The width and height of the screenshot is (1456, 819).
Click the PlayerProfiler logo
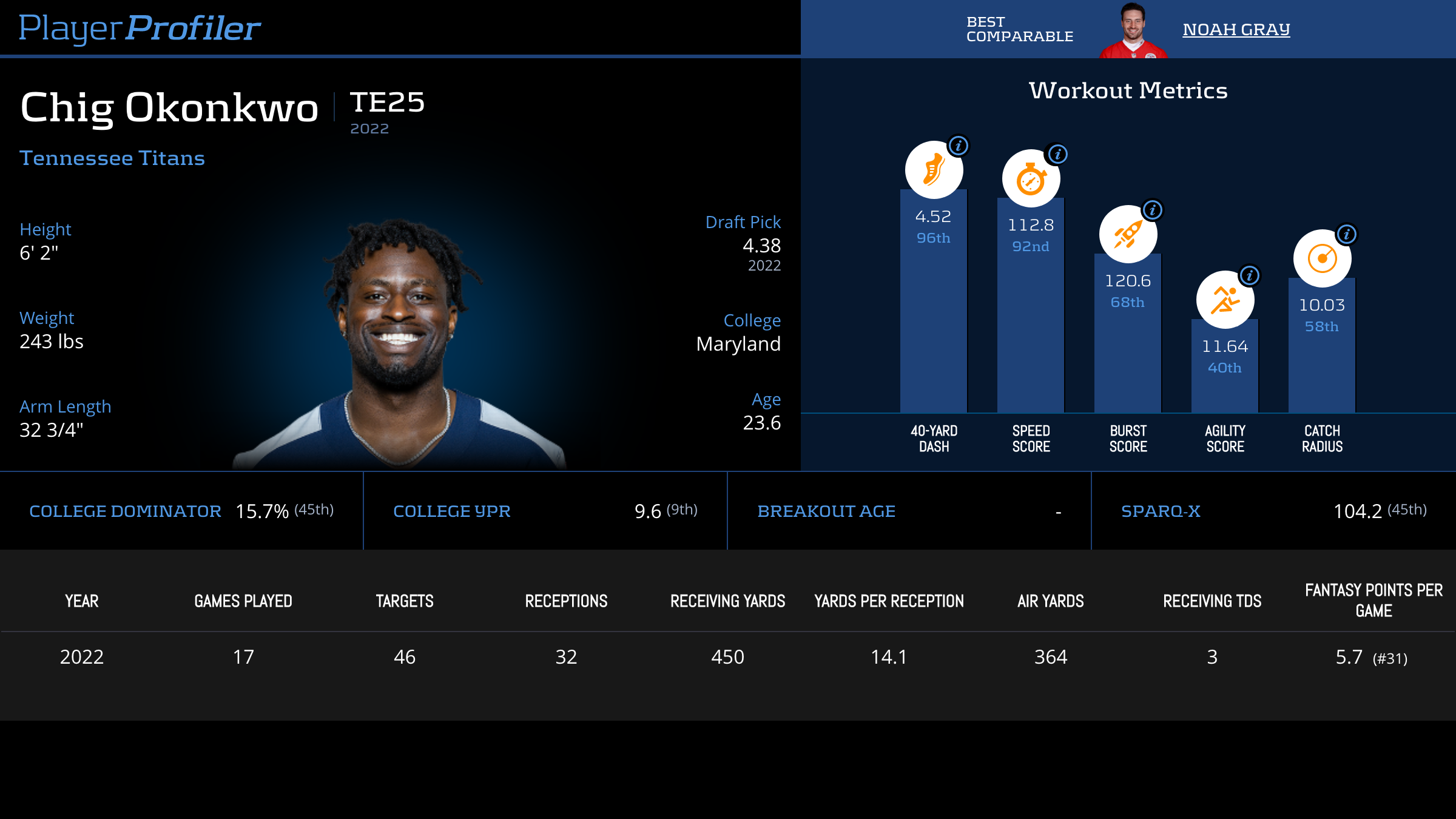click(140, 28)
